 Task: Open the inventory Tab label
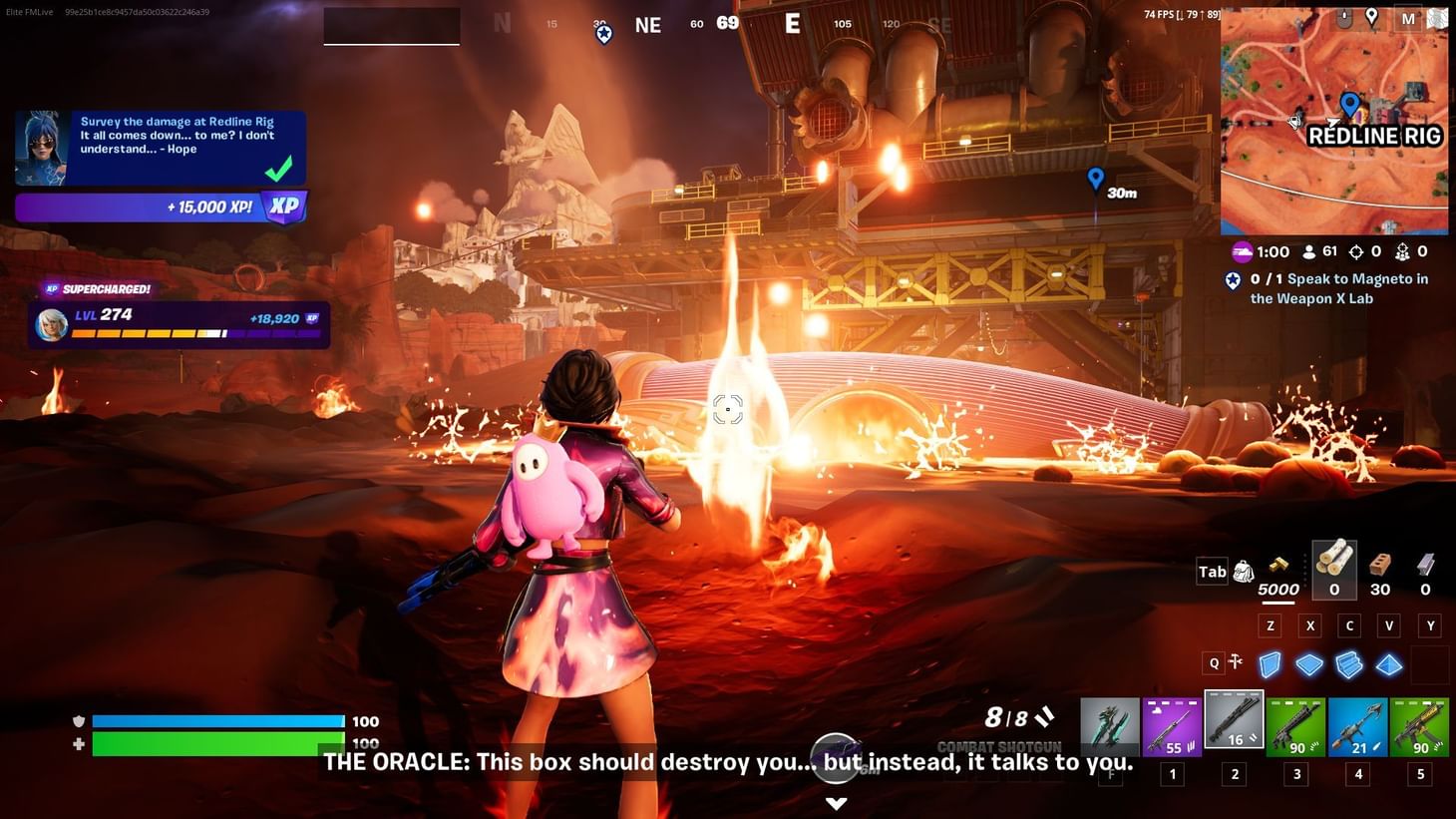(x=1212, y=571)
